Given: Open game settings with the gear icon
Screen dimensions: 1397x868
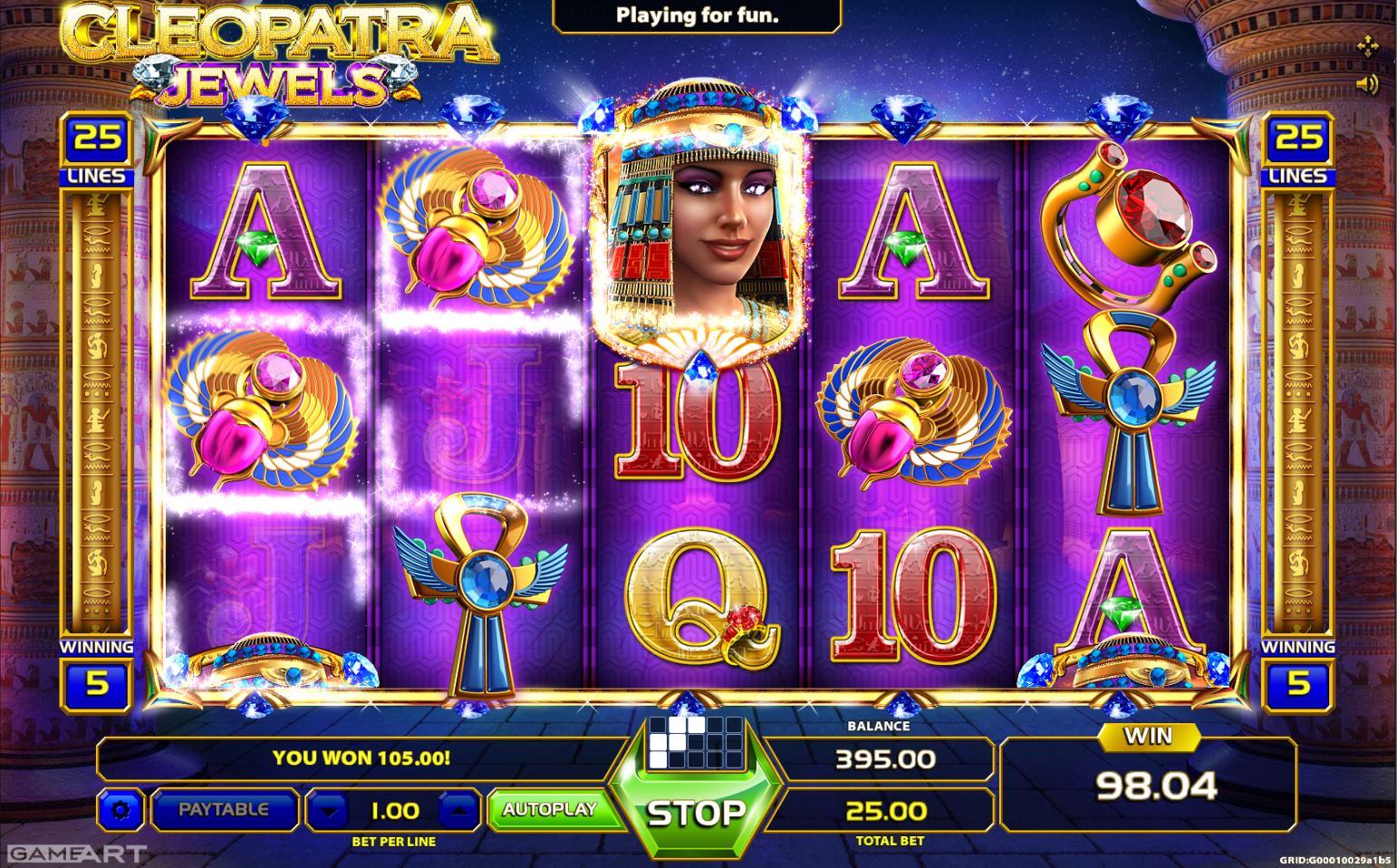Looking at the screenshot, I should (x=120, y=811).
